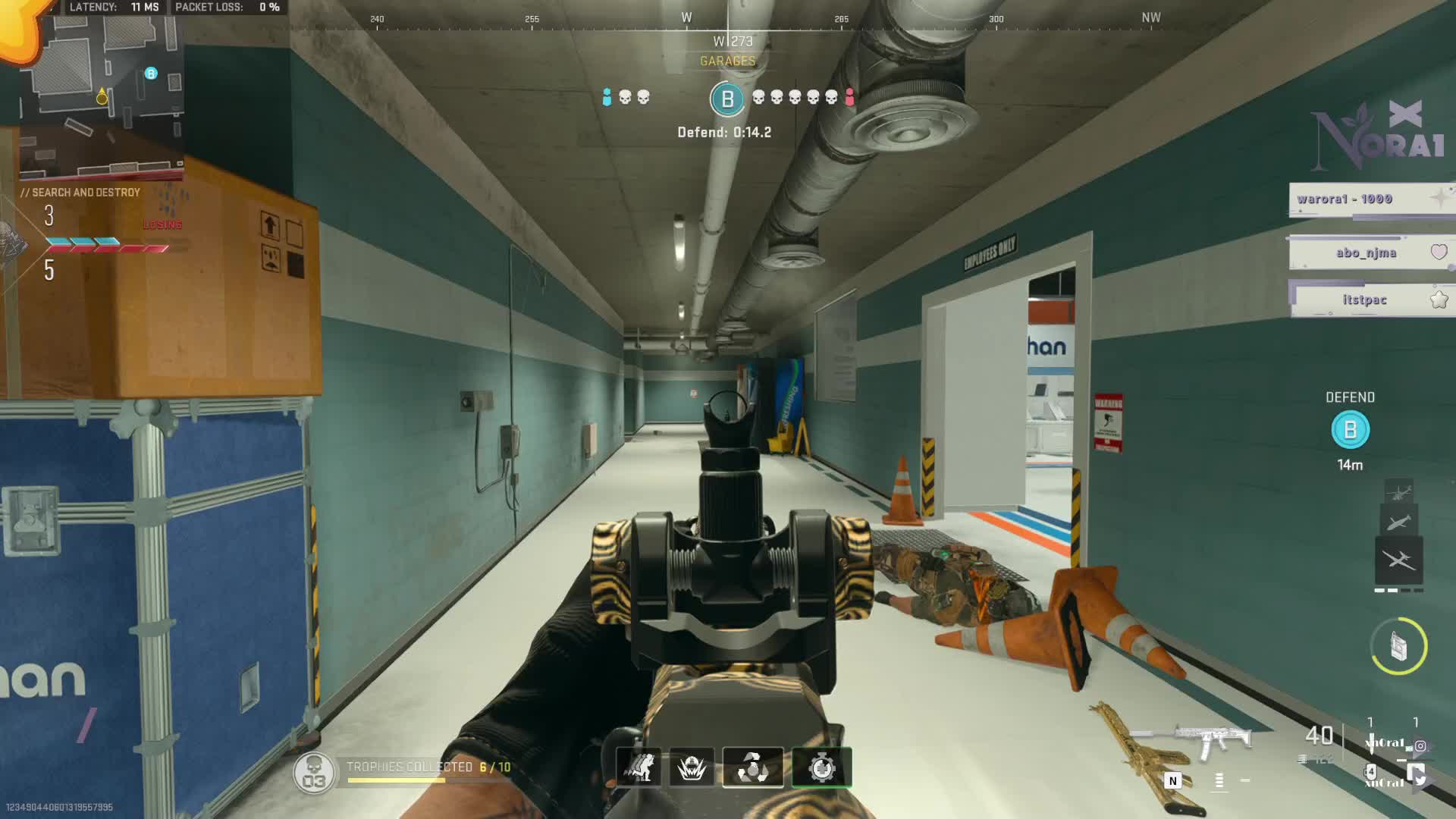Use the field upgrade box icon
This screenshot has width=1456, height=819.
tap(1398, 646)
